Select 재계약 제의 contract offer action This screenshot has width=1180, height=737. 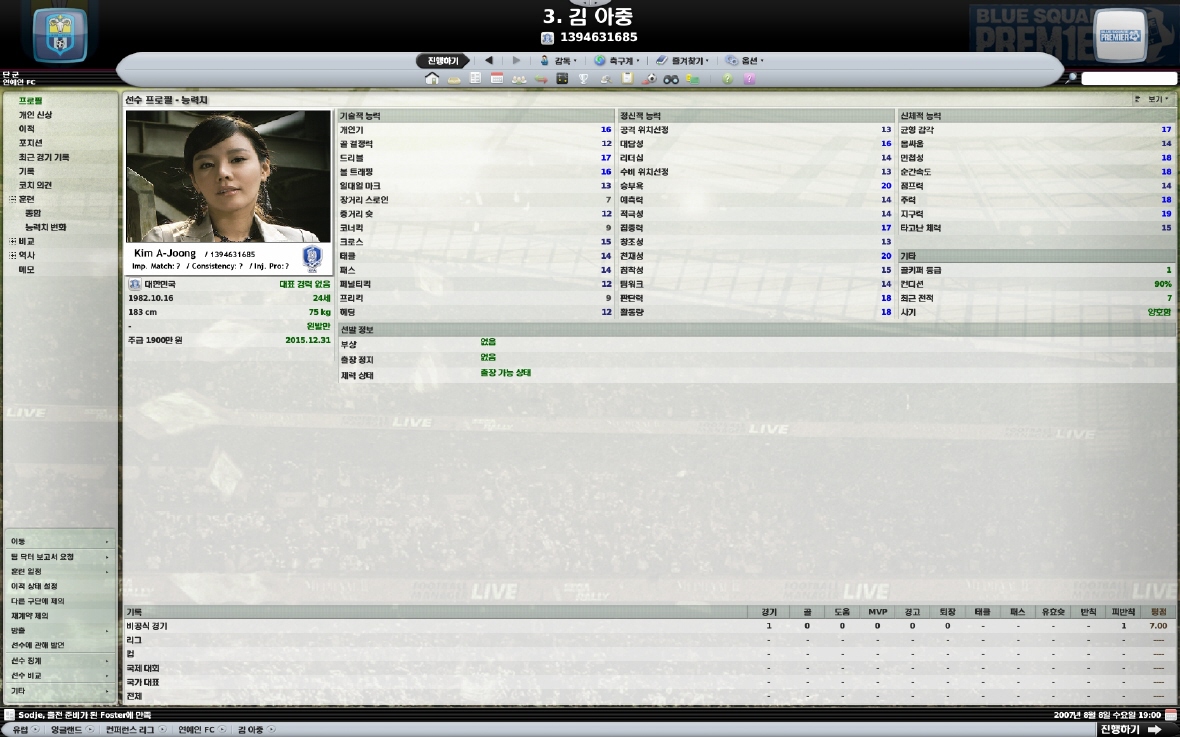pyautogui.click(x=30, y=616)
